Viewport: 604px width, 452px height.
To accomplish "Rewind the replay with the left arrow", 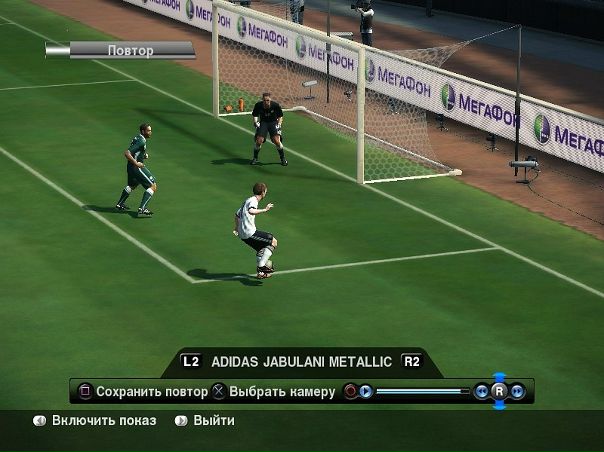I will pos(482,391).
